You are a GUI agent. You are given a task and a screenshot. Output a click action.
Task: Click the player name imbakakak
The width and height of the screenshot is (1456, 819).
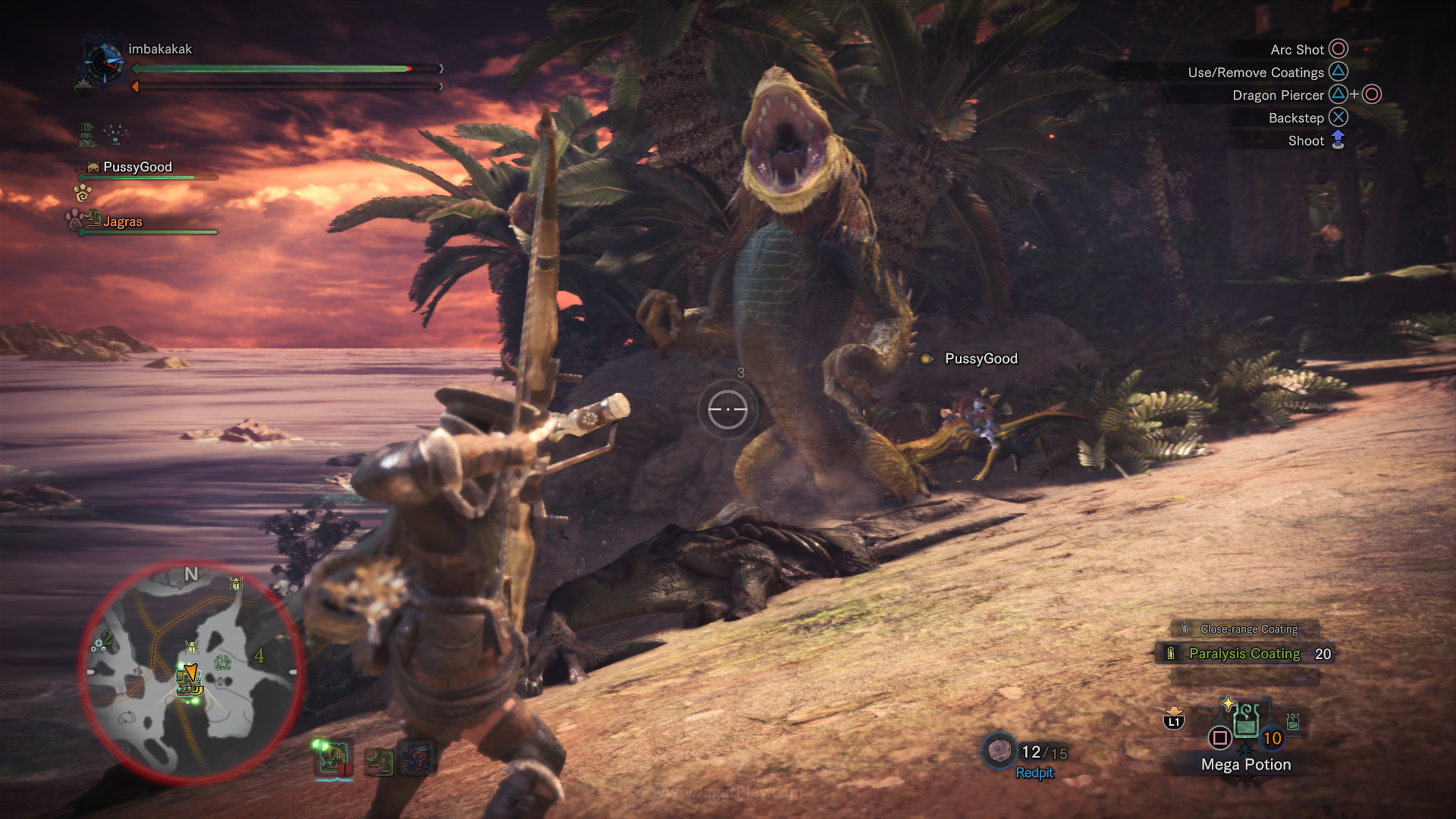160,49
